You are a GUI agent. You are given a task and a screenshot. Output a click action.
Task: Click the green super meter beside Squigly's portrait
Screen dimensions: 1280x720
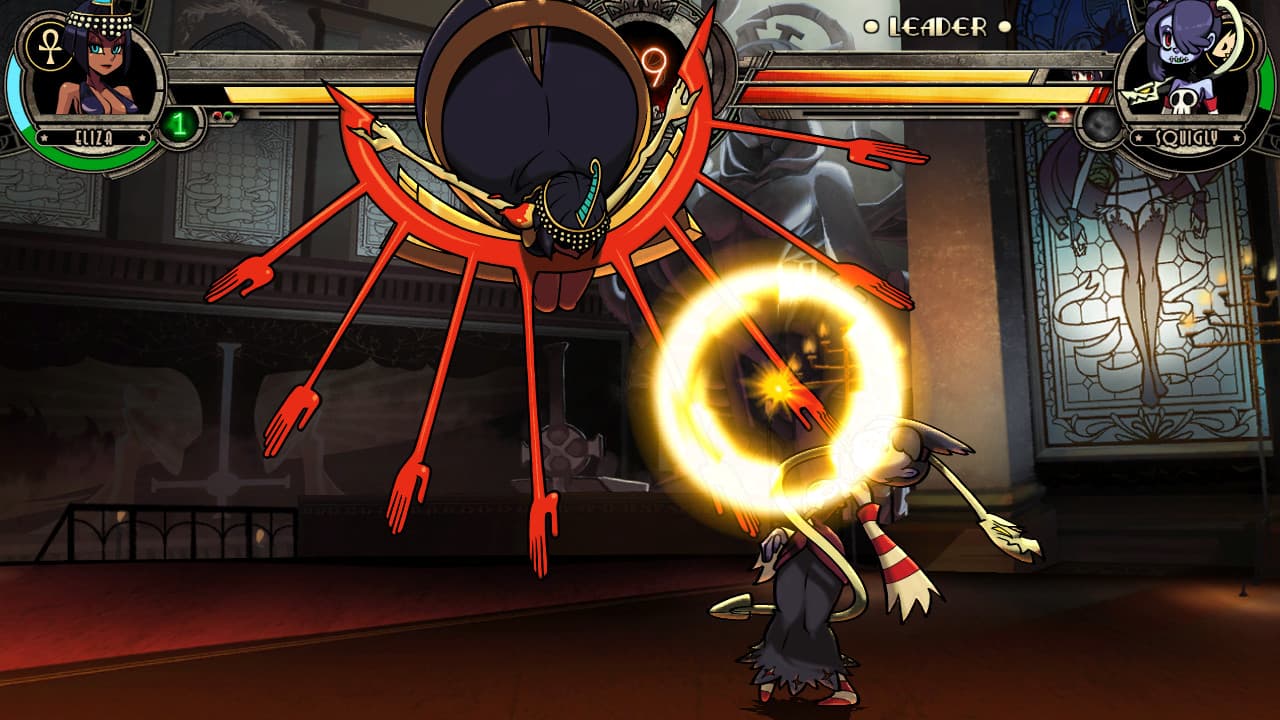(1267, 84)
